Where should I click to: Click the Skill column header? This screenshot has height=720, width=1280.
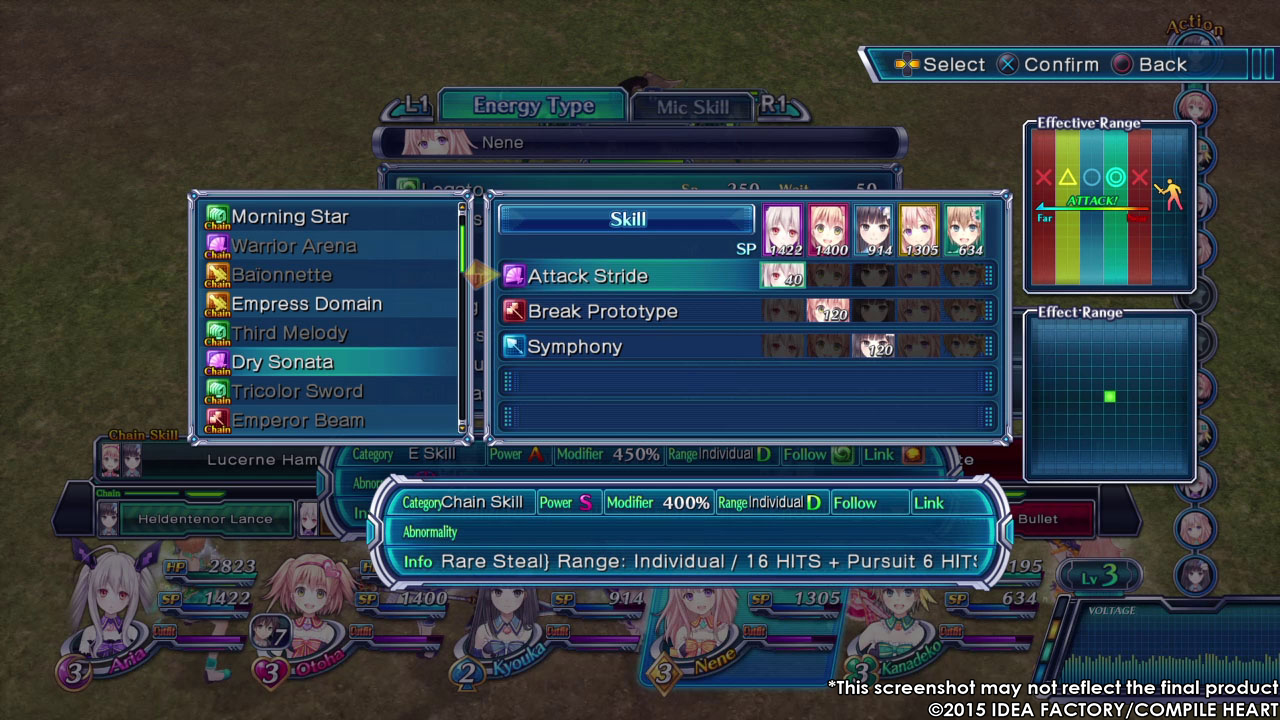[x=627, y=219]
